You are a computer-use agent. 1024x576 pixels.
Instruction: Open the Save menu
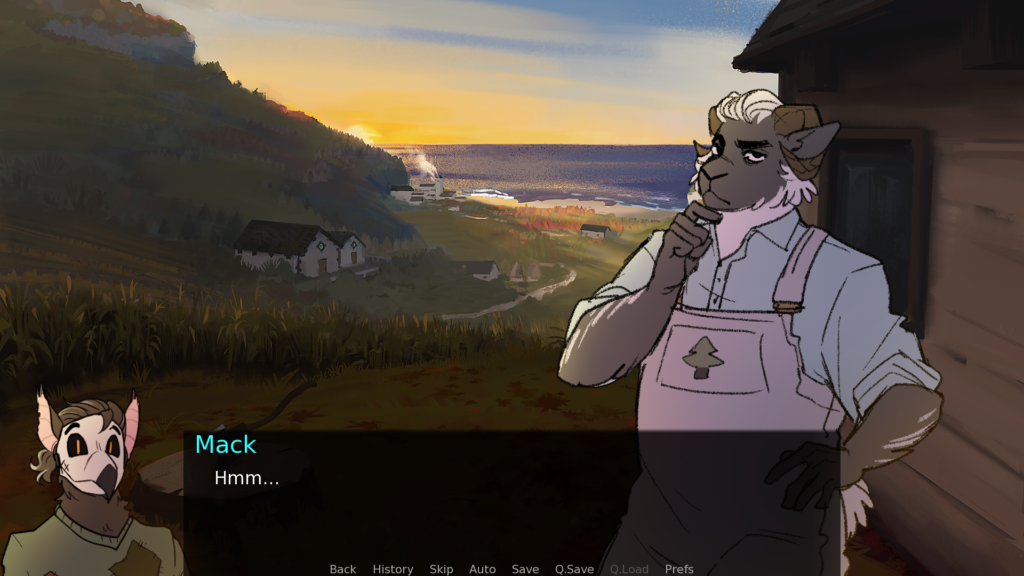pos(525,569)
